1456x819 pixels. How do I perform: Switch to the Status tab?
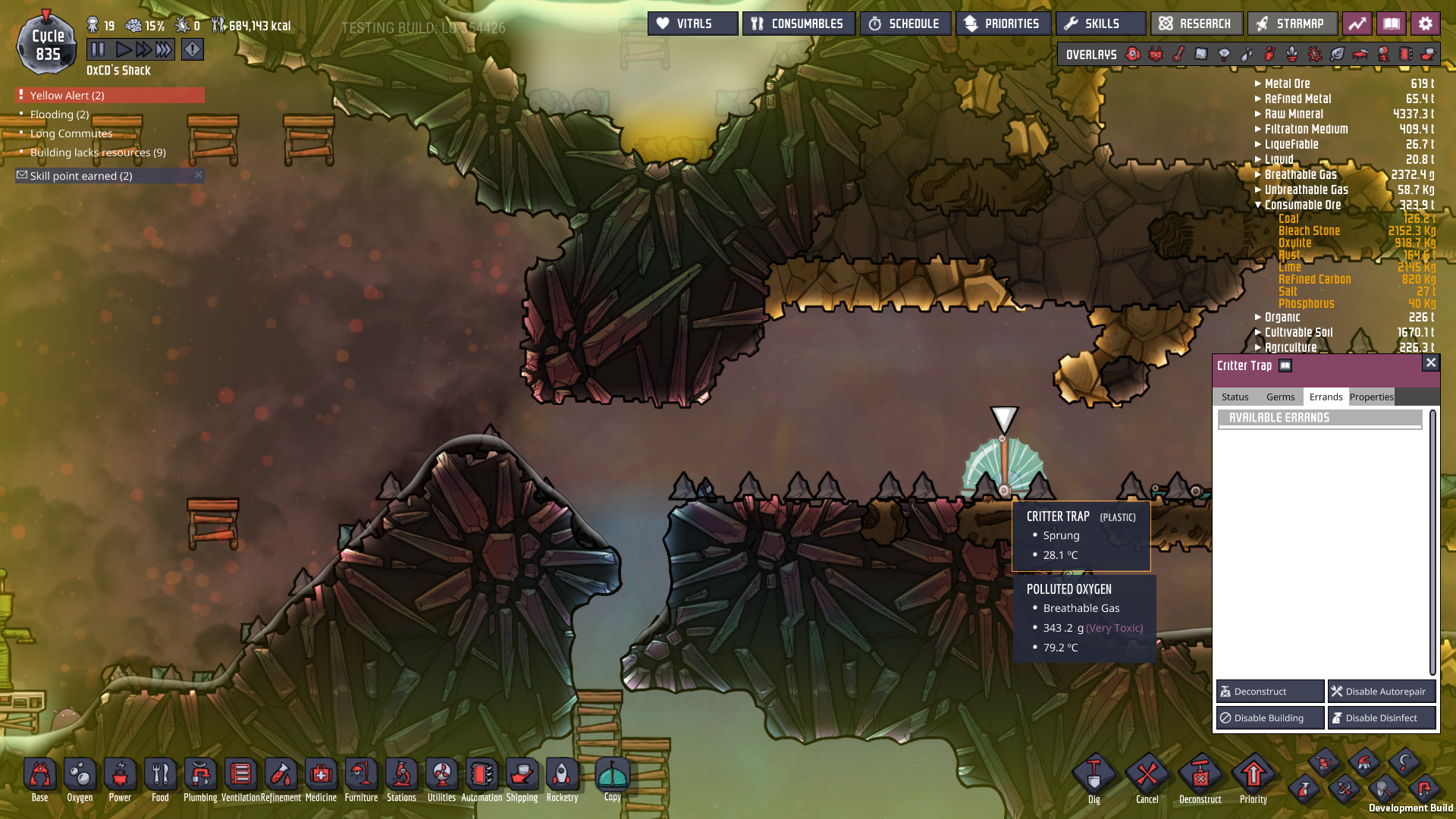pyautogui.click(x=1235, y=397)
